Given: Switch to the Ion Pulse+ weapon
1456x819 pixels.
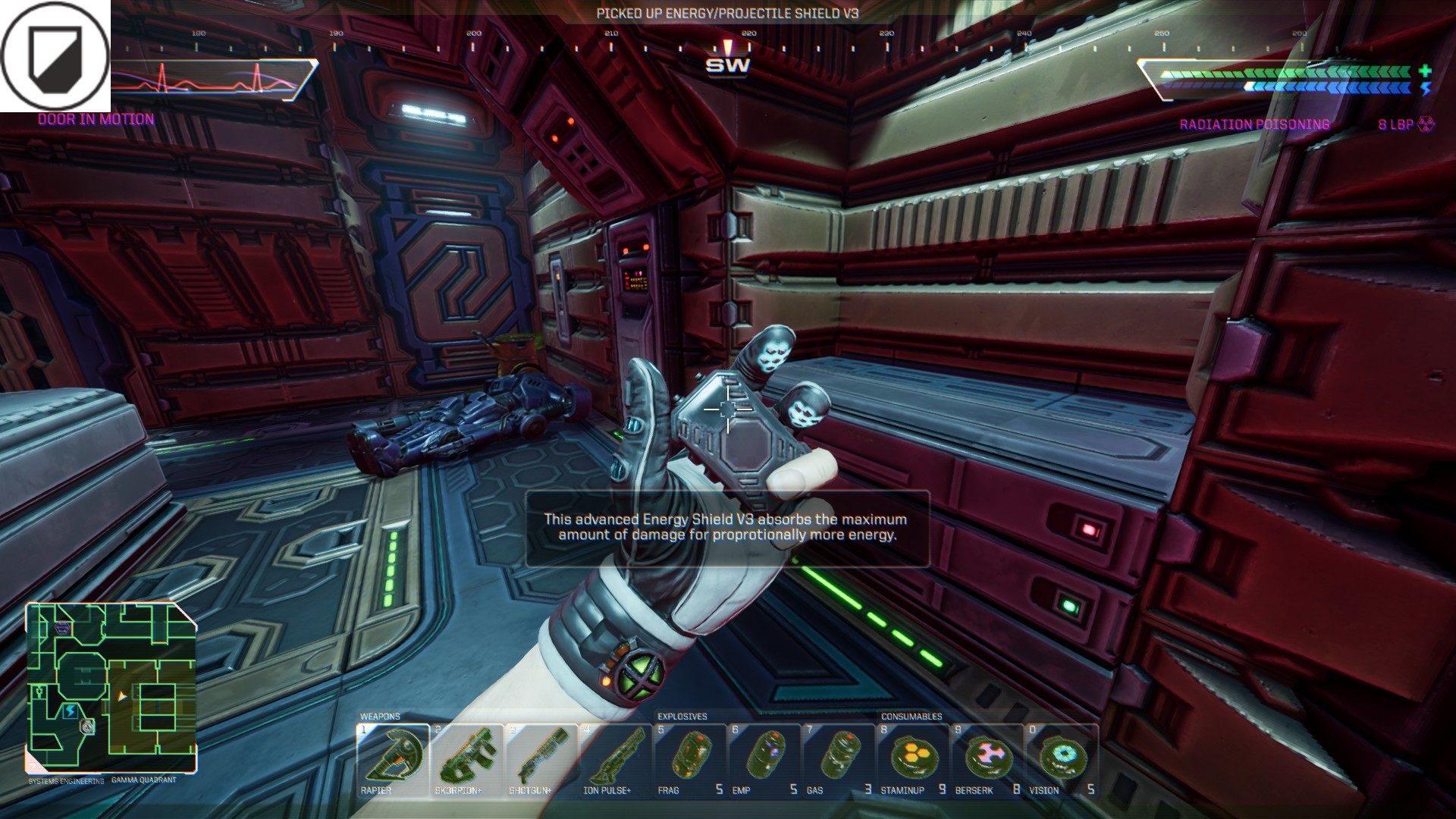Looking at the screenshot, I should (x=616, y=761).
